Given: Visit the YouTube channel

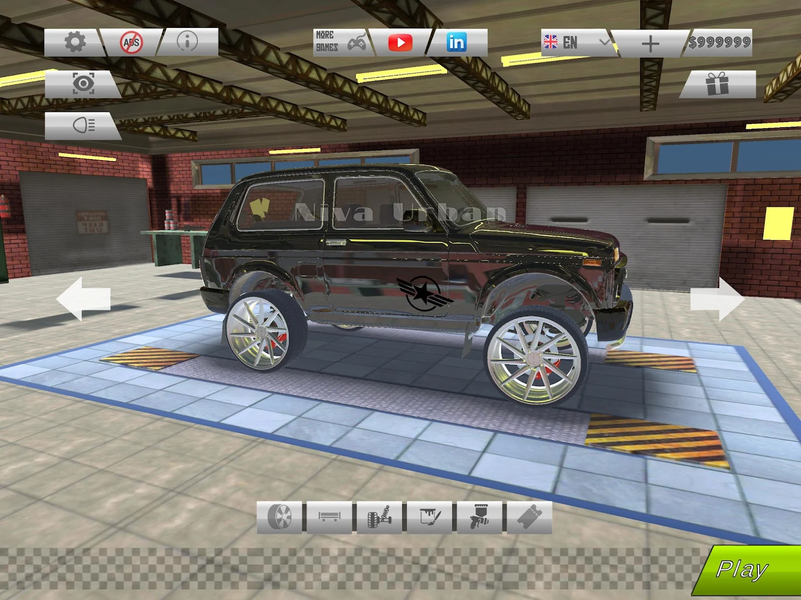Looking at the screenshot, I should pos(400,42).
